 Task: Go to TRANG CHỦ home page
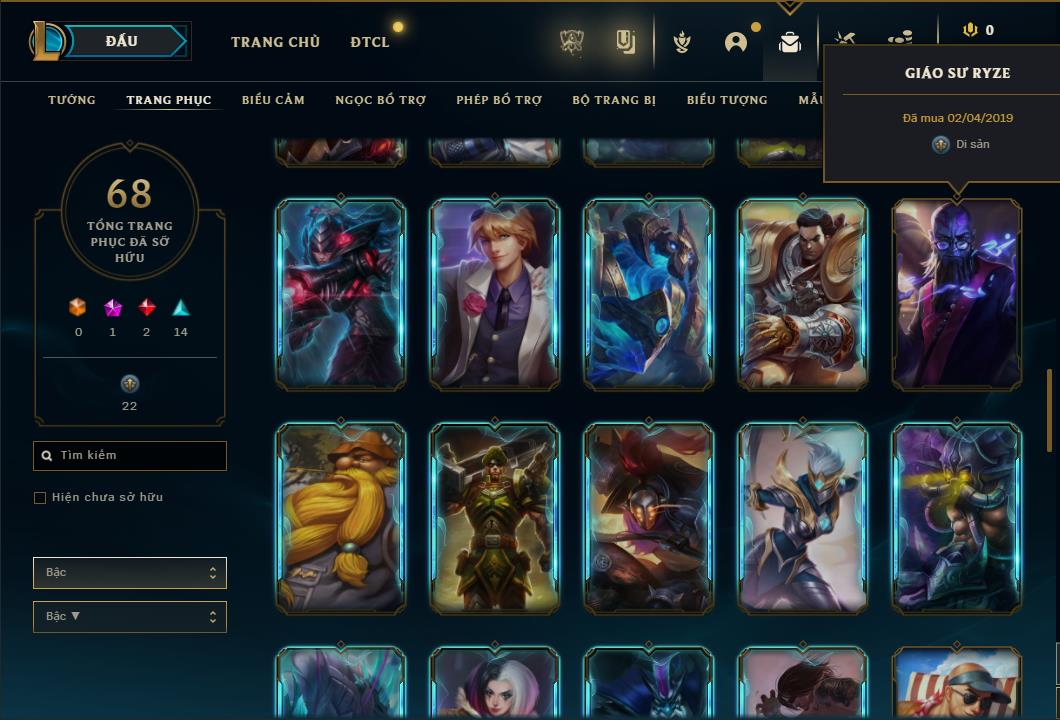(x=275, y=42)
